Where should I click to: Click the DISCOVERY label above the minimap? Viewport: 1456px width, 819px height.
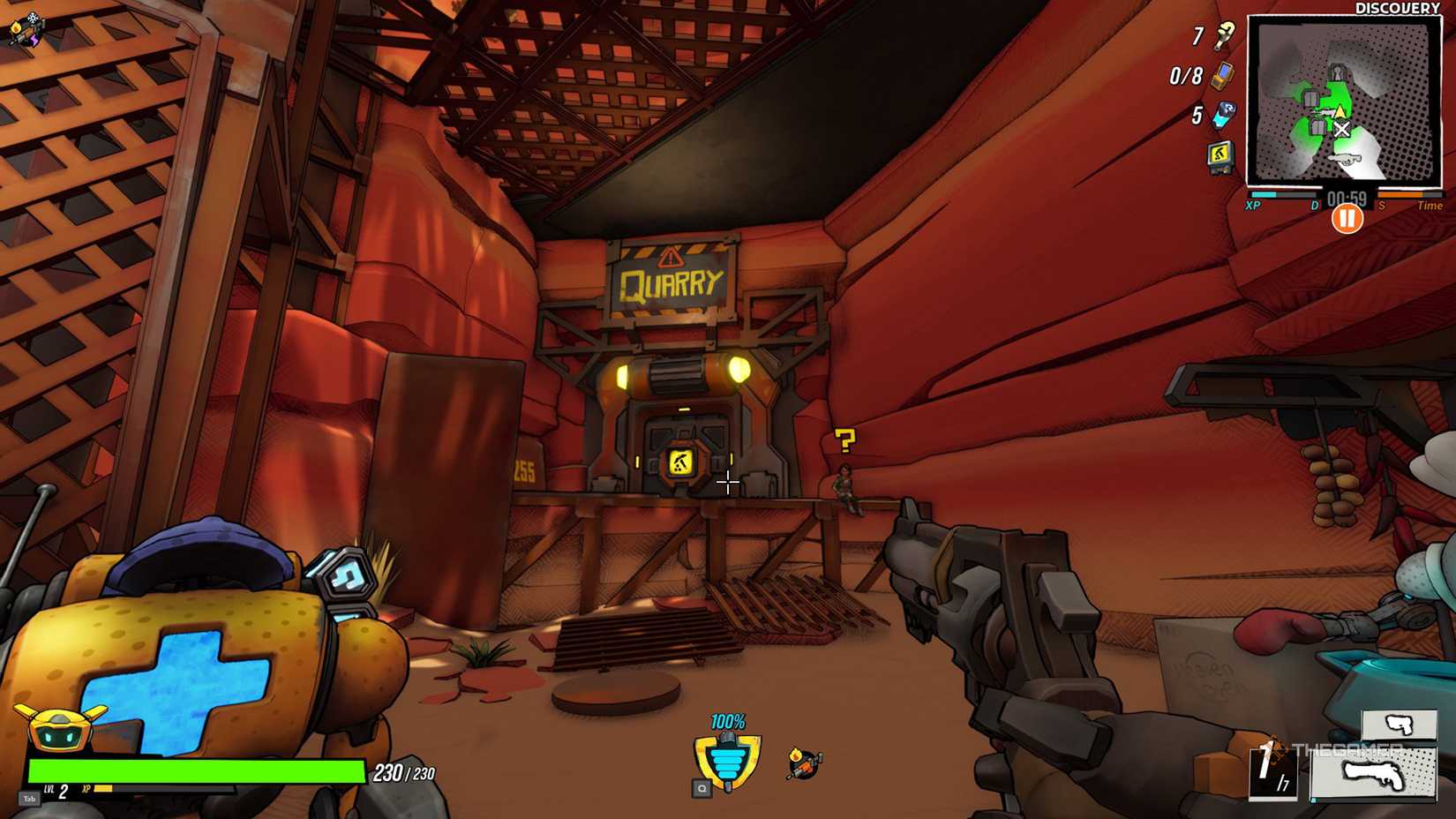(1397, 9)
